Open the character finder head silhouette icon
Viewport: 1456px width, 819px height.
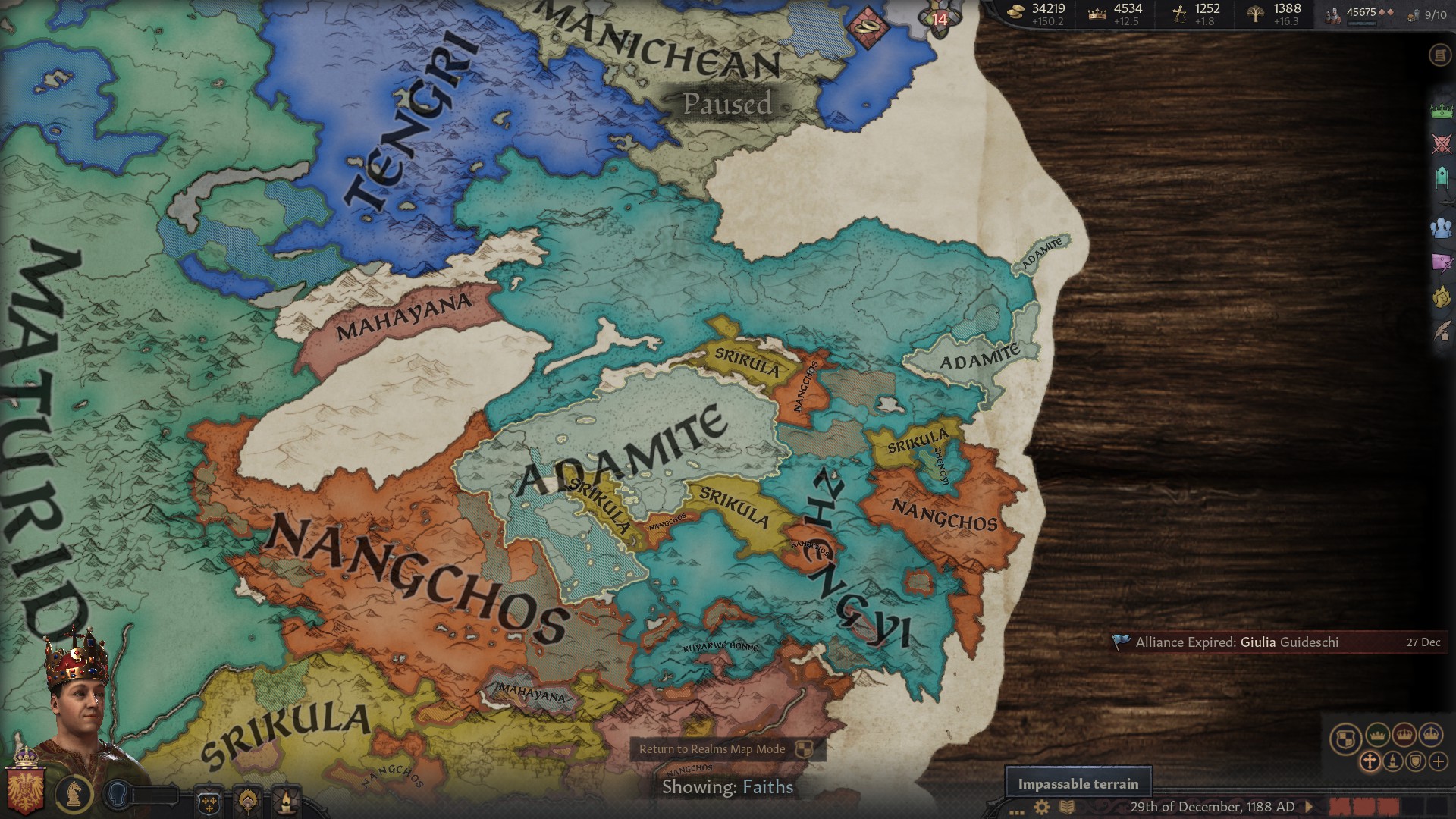click(x=118, y=793)
